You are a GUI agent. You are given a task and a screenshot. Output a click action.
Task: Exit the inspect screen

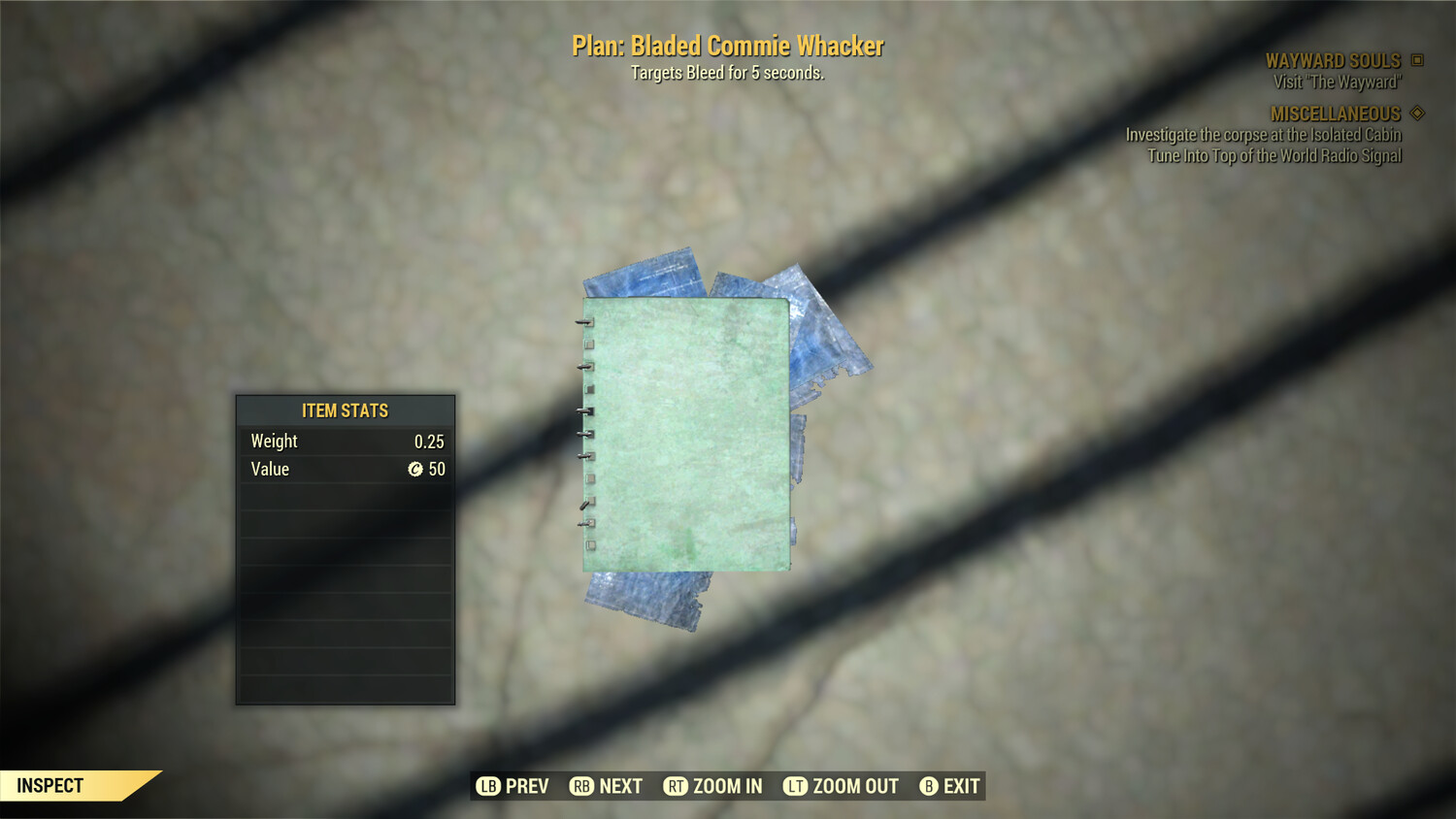click(x=949, y=786)
